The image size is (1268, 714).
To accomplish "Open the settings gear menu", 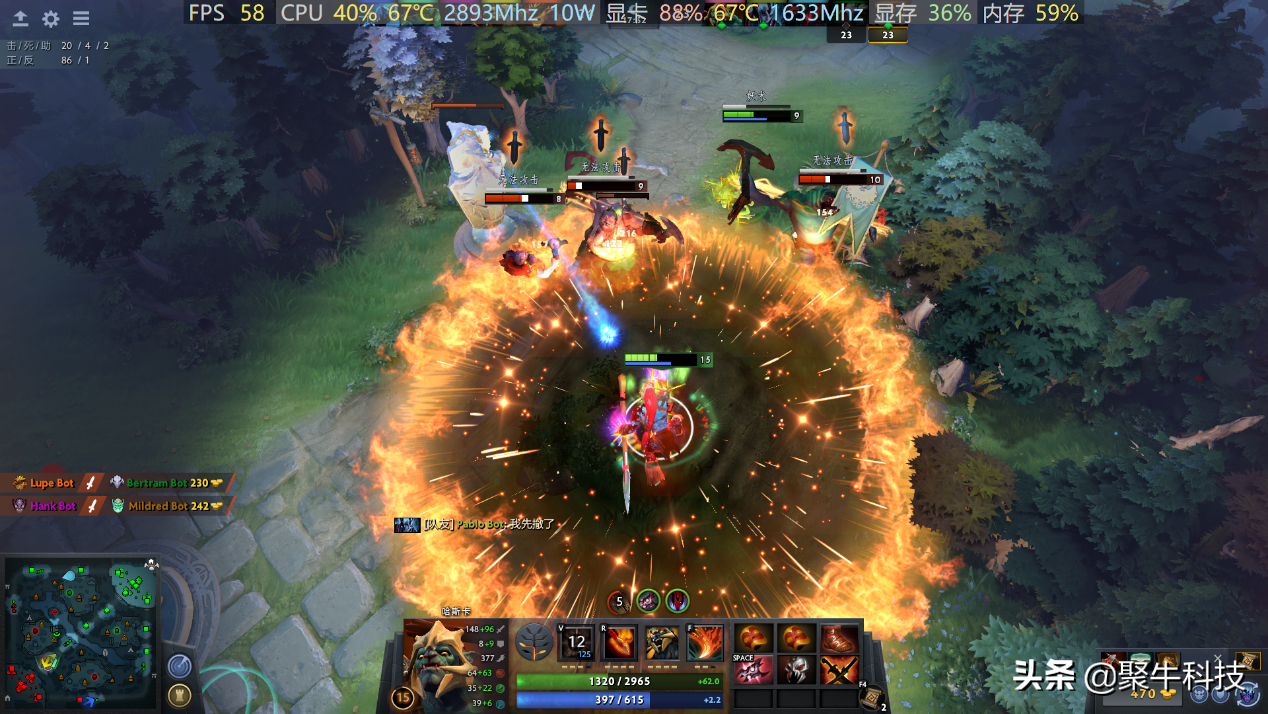I will [50, 18].
